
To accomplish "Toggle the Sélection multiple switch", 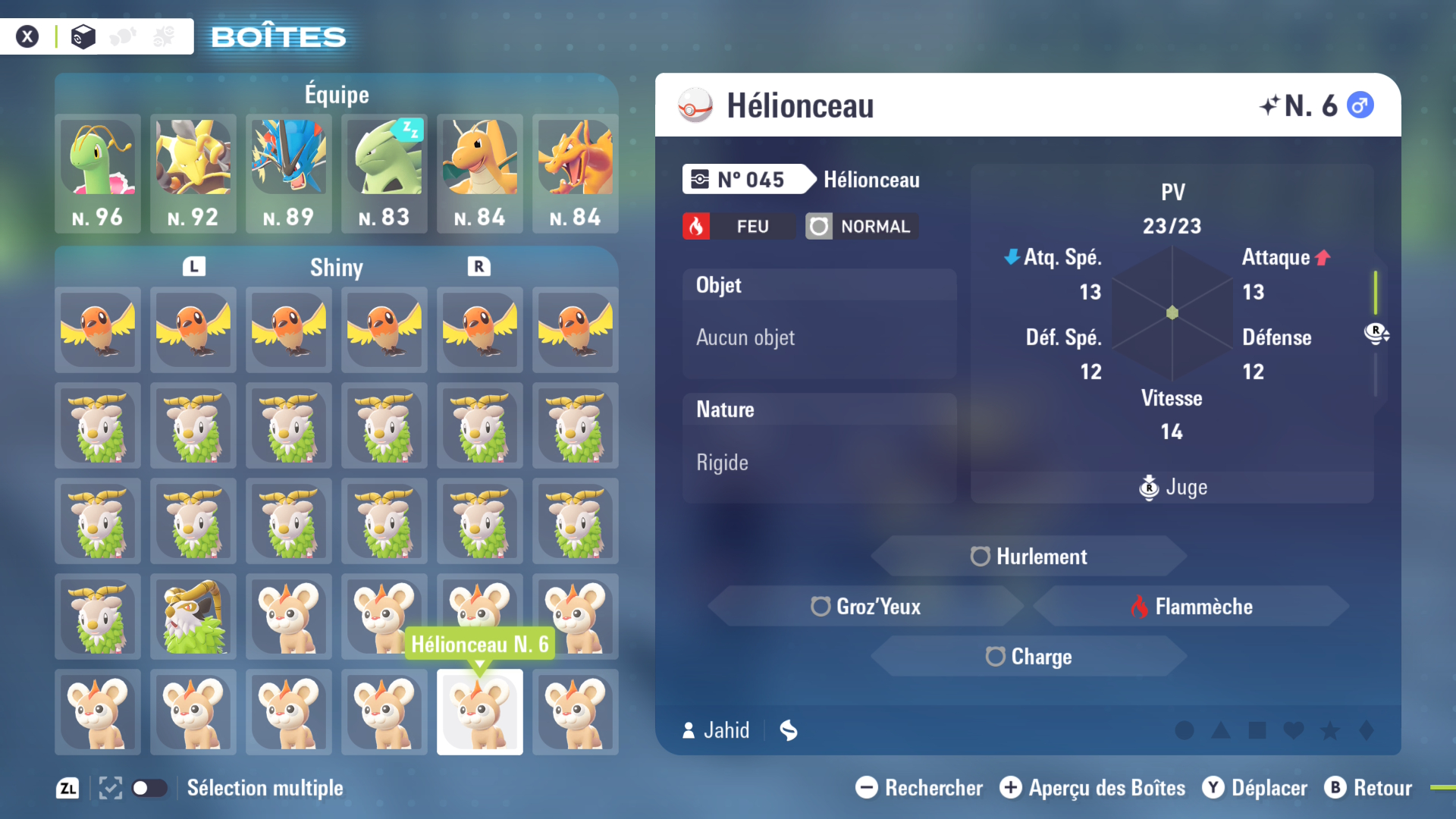I will tap(149, 788).
